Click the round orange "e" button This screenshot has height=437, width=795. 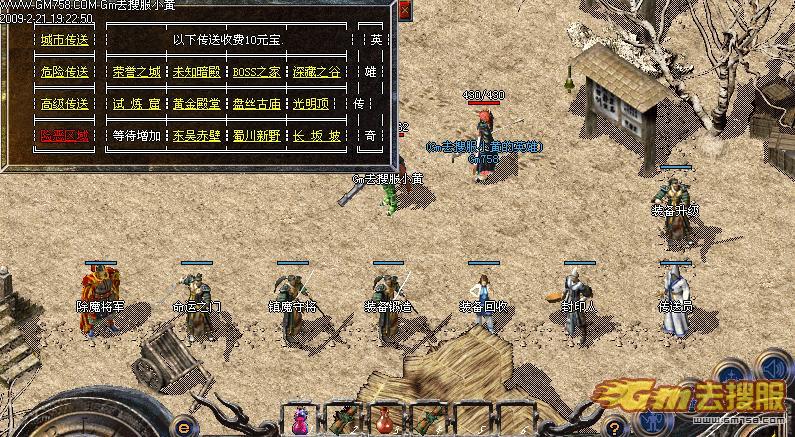[184, 422]
